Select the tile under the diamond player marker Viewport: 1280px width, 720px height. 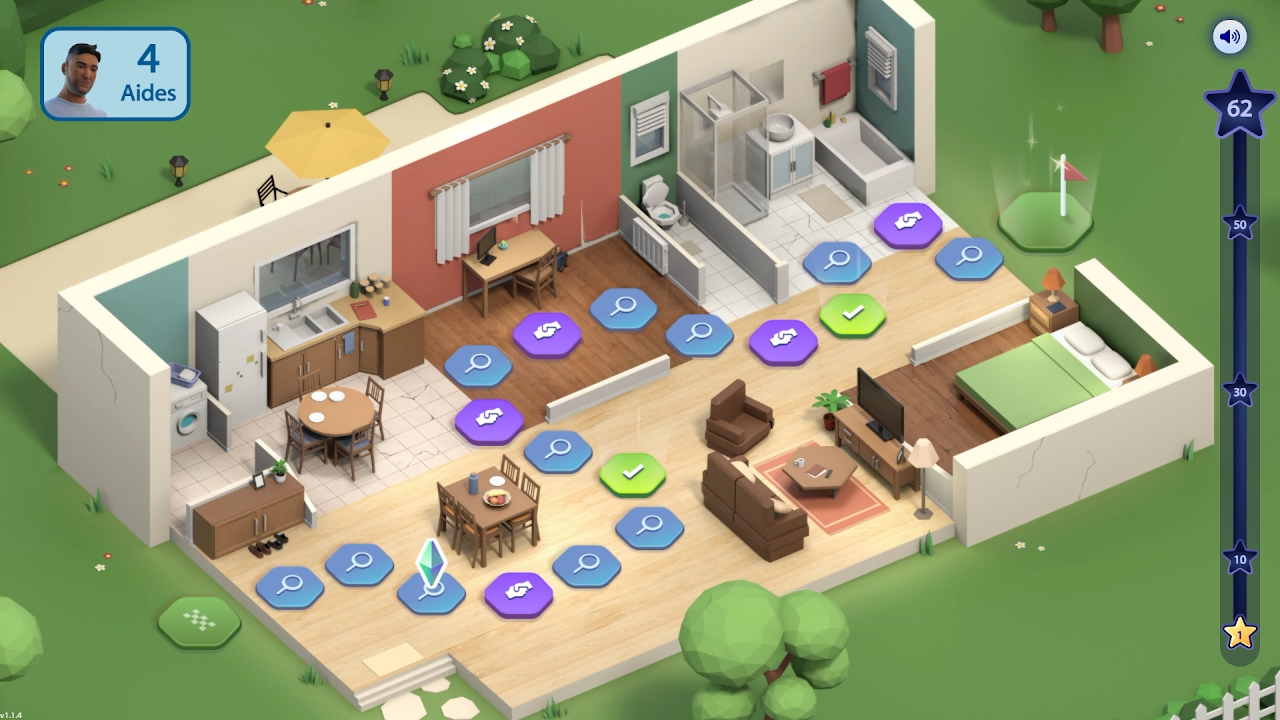431,592
